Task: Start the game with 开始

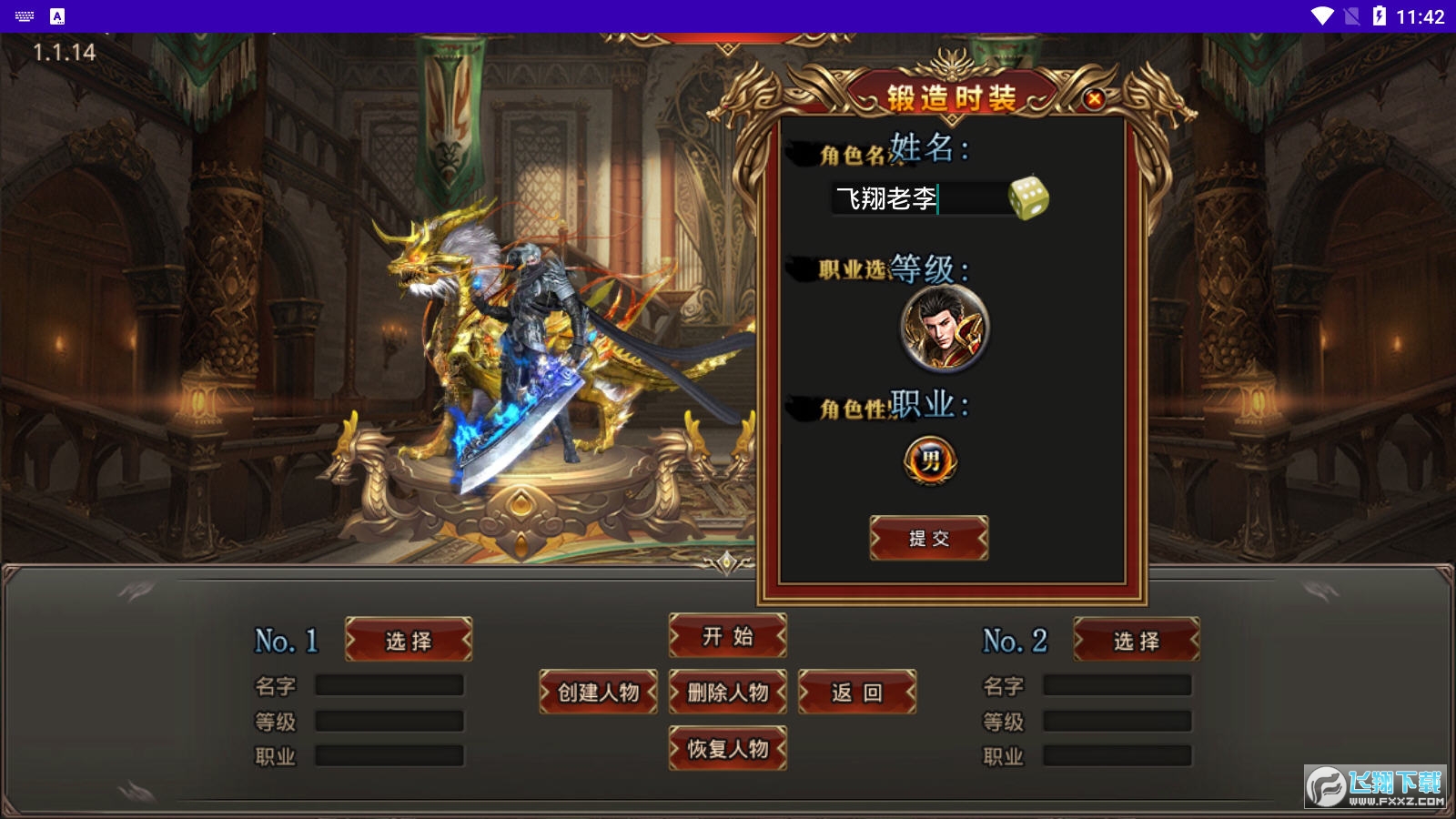Action: tap(728, 636)
